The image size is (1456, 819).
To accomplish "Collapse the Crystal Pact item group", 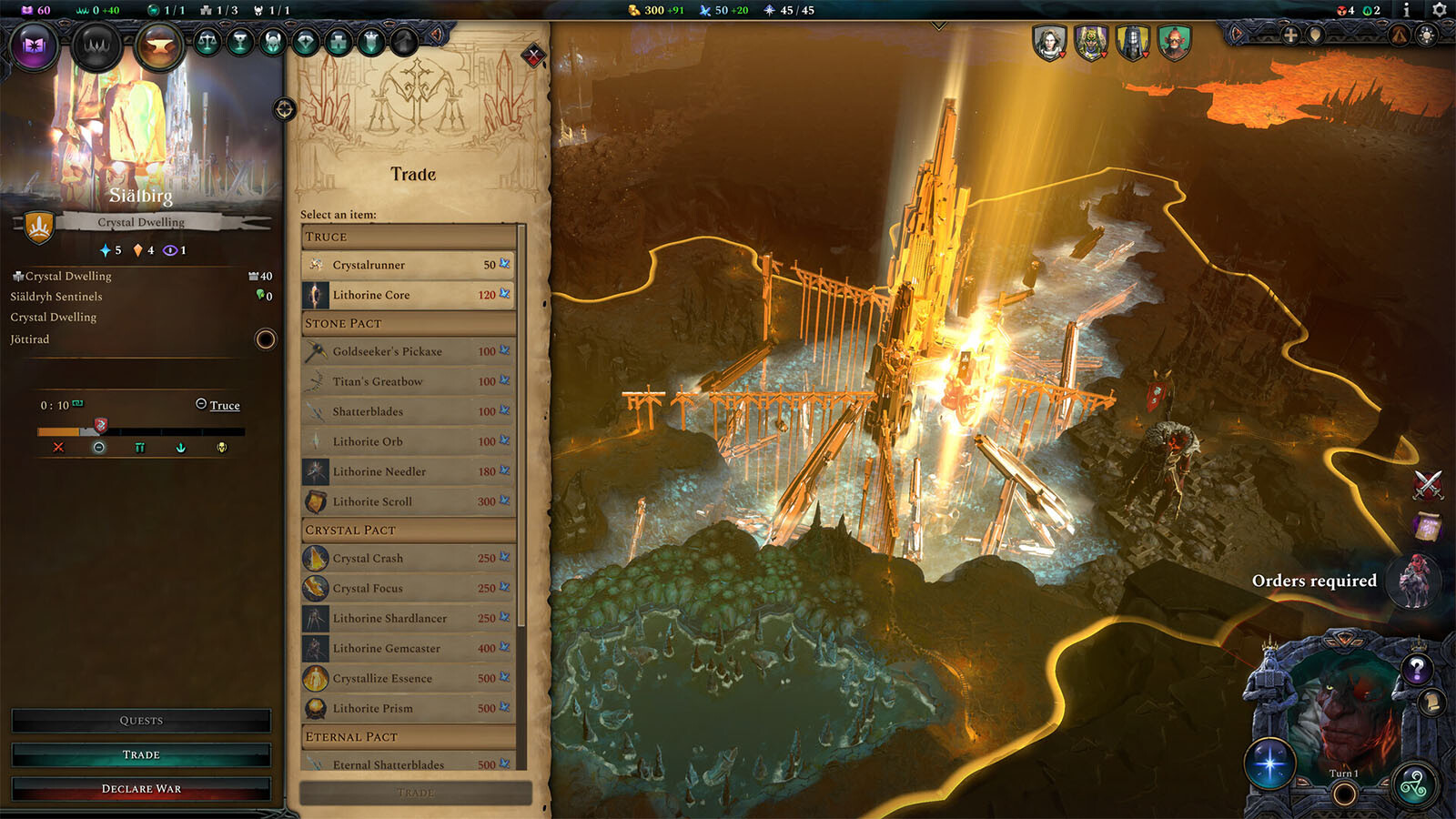I will (409, 529).
